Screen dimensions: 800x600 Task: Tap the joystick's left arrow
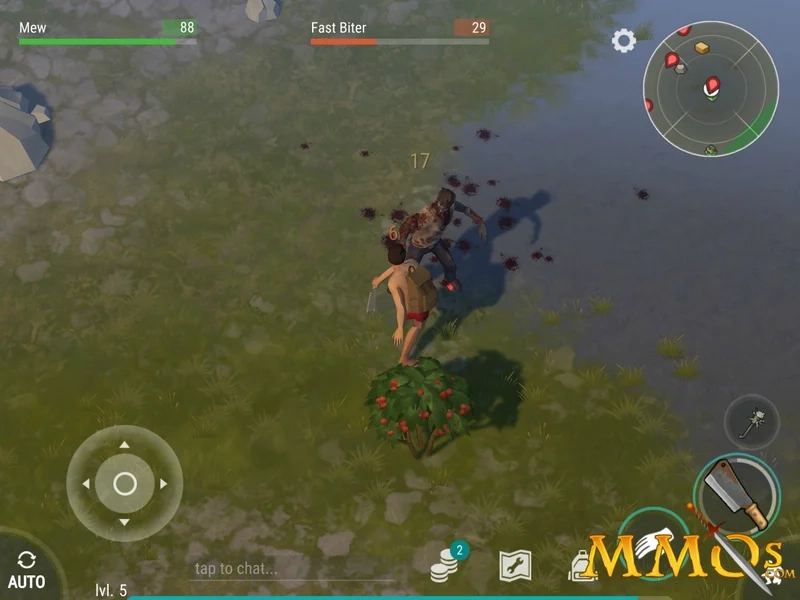[x=86, y=484]
